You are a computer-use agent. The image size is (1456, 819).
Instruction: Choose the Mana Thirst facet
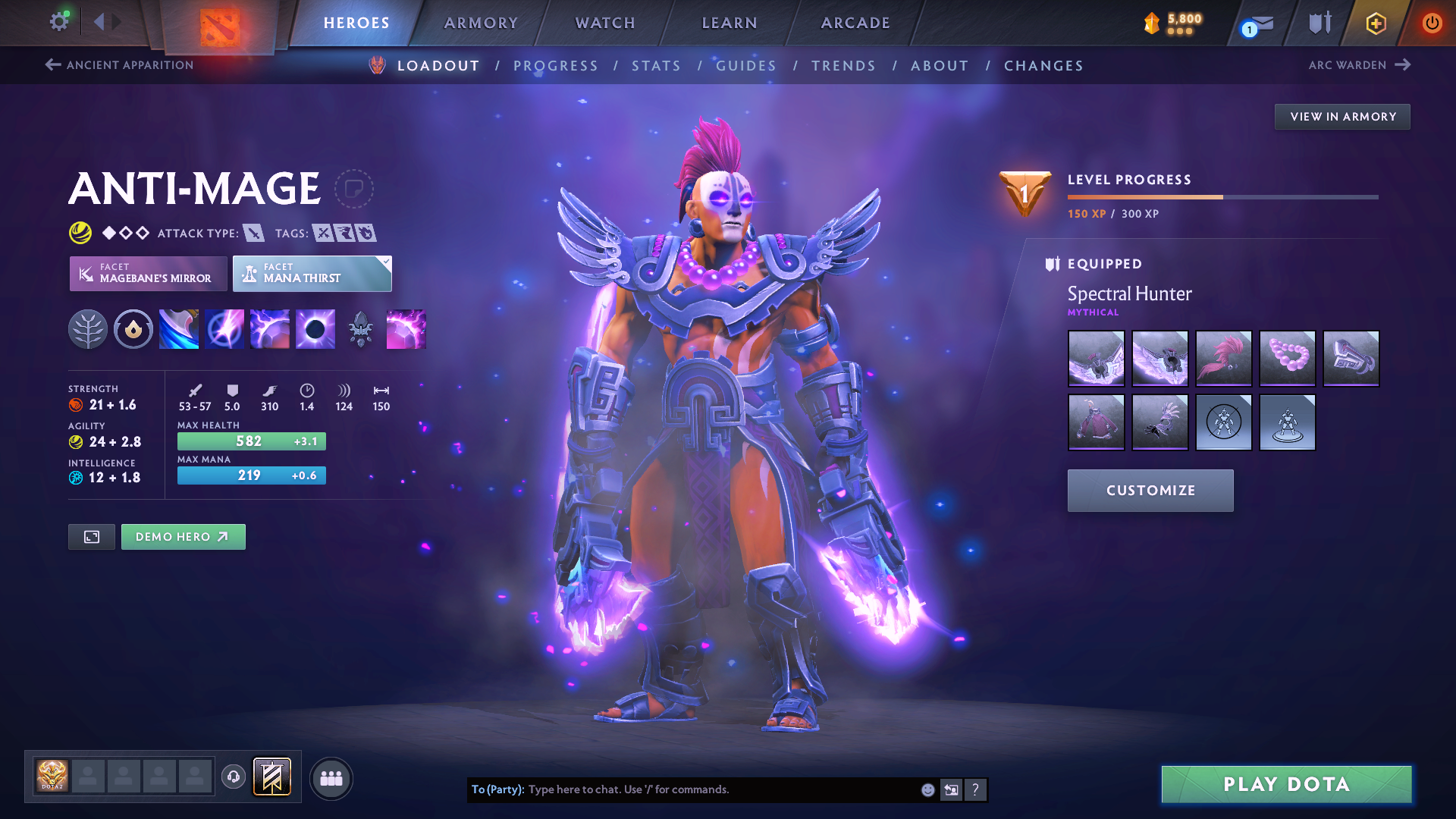[312, 273]
